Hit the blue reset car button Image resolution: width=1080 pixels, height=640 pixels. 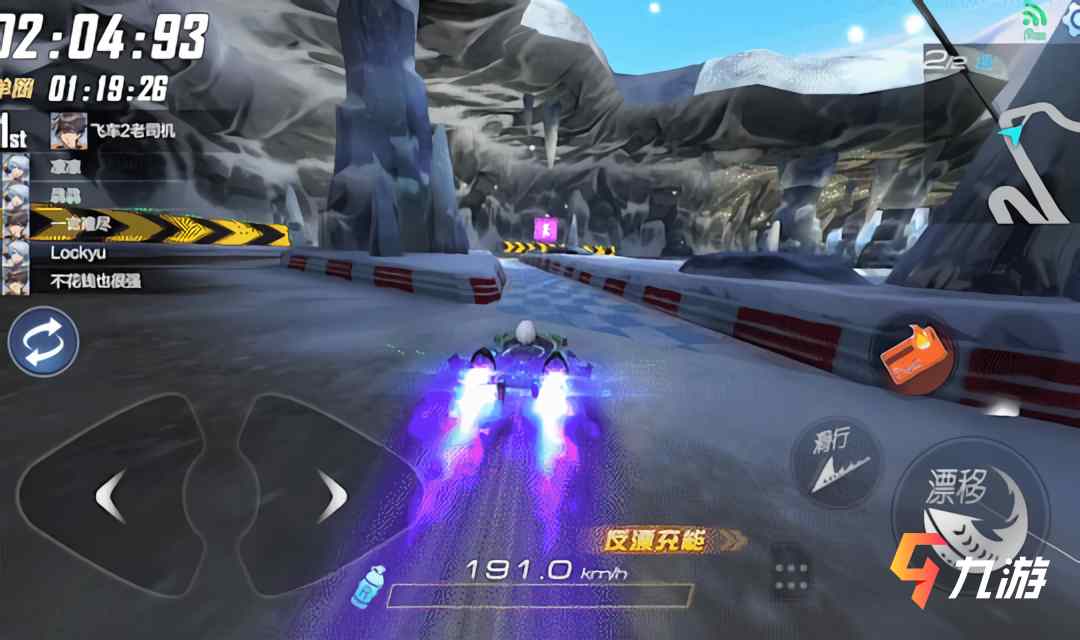click(43, 341)
